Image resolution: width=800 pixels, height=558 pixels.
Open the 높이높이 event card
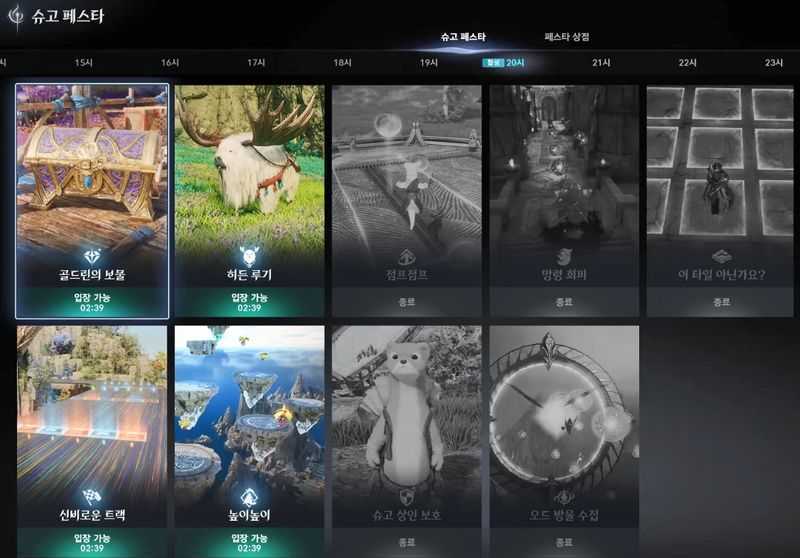pyautogui.click(x=250, y=440)
